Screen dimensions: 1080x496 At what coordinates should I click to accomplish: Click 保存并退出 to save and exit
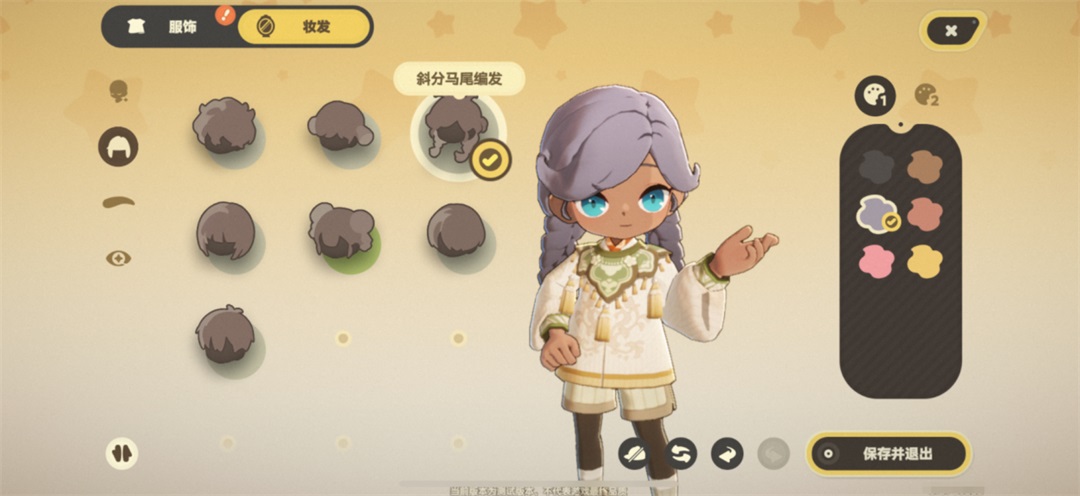pos(888,454)
